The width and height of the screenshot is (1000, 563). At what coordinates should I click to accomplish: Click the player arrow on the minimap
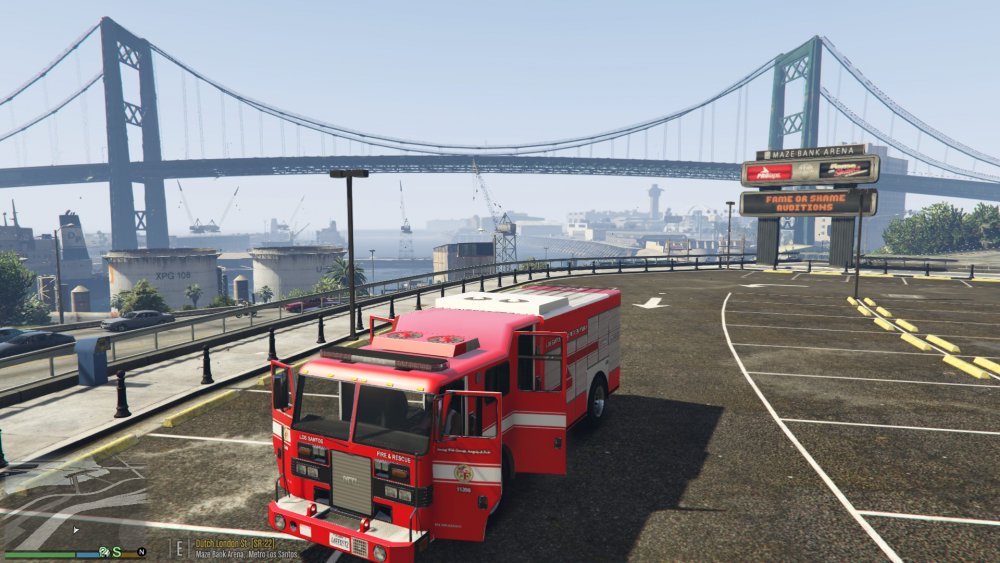(76, 530)
